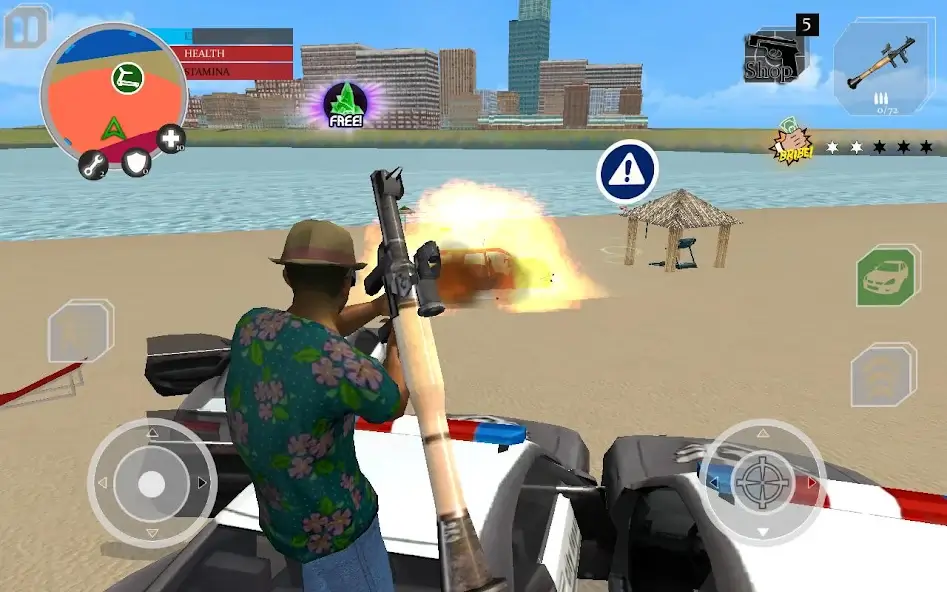Tap the blue warning exclamation marker
This screenshot has width=947, height=592.
(627, 172)
